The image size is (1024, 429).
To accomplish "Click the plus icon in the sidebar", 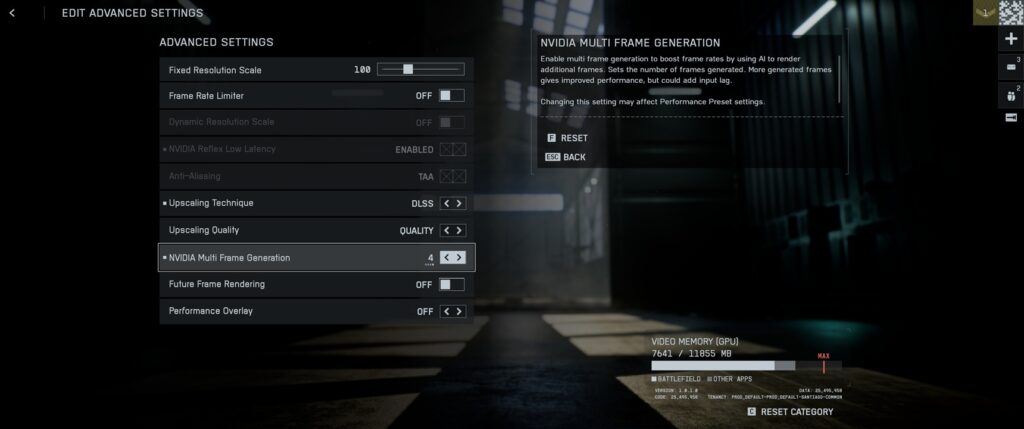I will pyautogui.click(x=1009, y=39).
